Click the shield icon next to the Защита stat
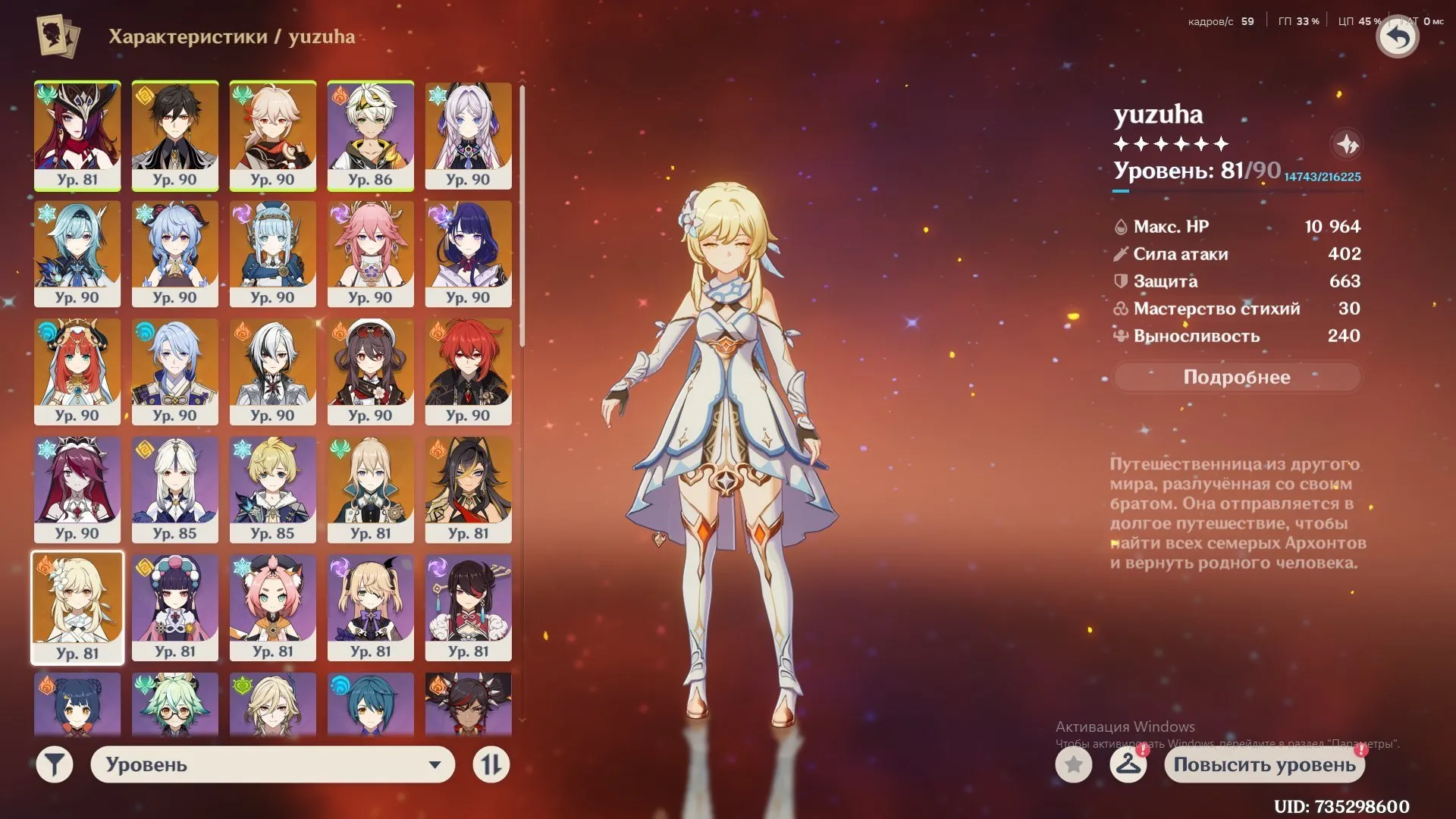The height and width of the screenshot is (819, 1456). [1120, 281]
